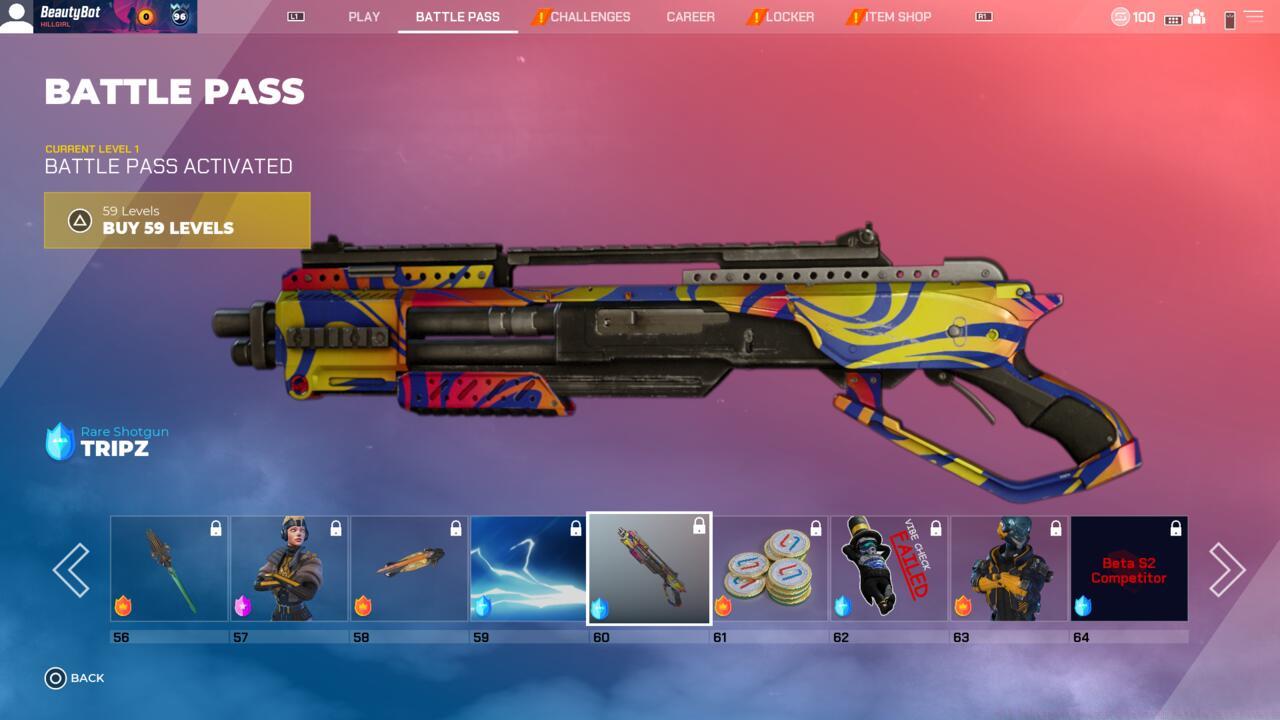Viewport: 1280px width, 720px height.
Task: Select the level 62 Vibe Check Failed reward
Action: pyautogui.click(x=889, y=569)
